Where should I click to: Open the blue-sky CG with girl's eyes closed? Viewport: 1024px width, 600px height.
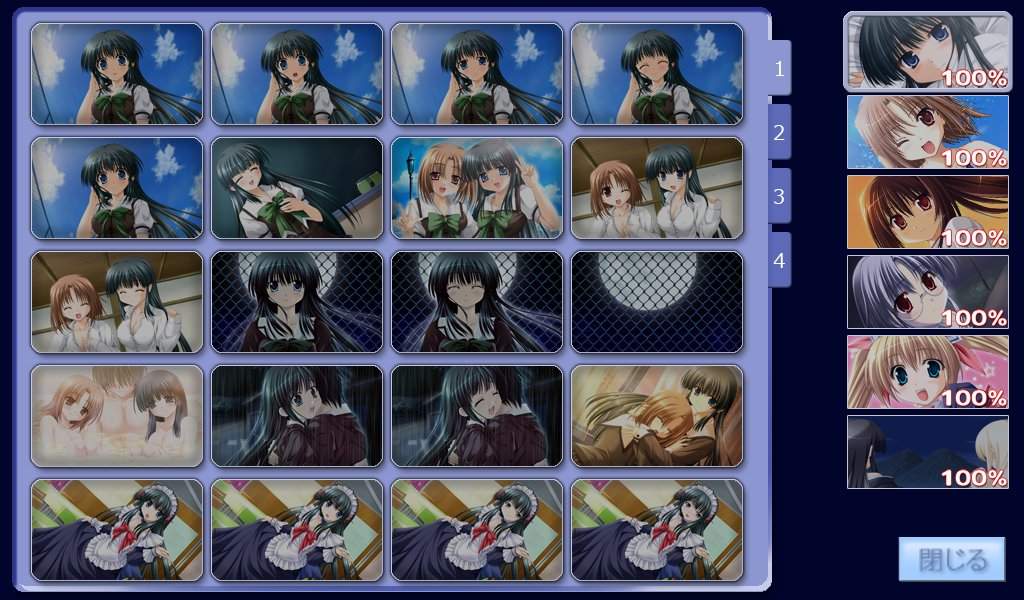[656, 74]
